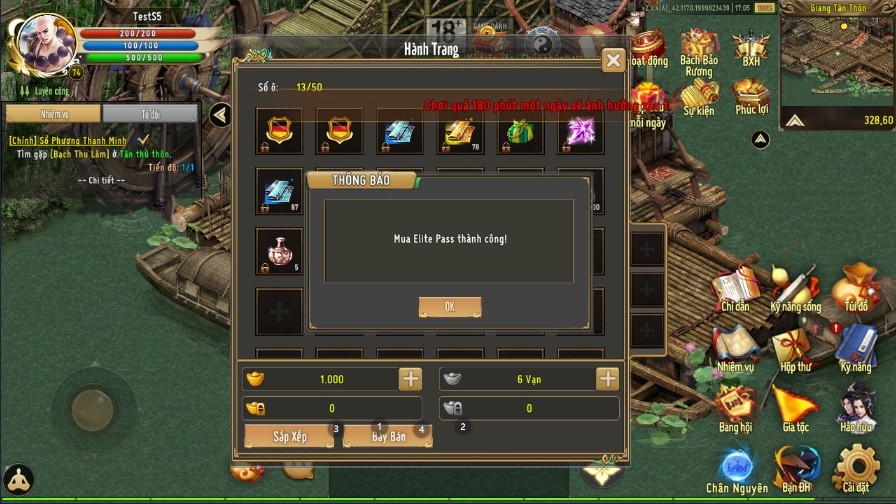Viewport: 896px width, 504px height.
Task: Open the Bang hội guild menu
Action: [735, 408]
